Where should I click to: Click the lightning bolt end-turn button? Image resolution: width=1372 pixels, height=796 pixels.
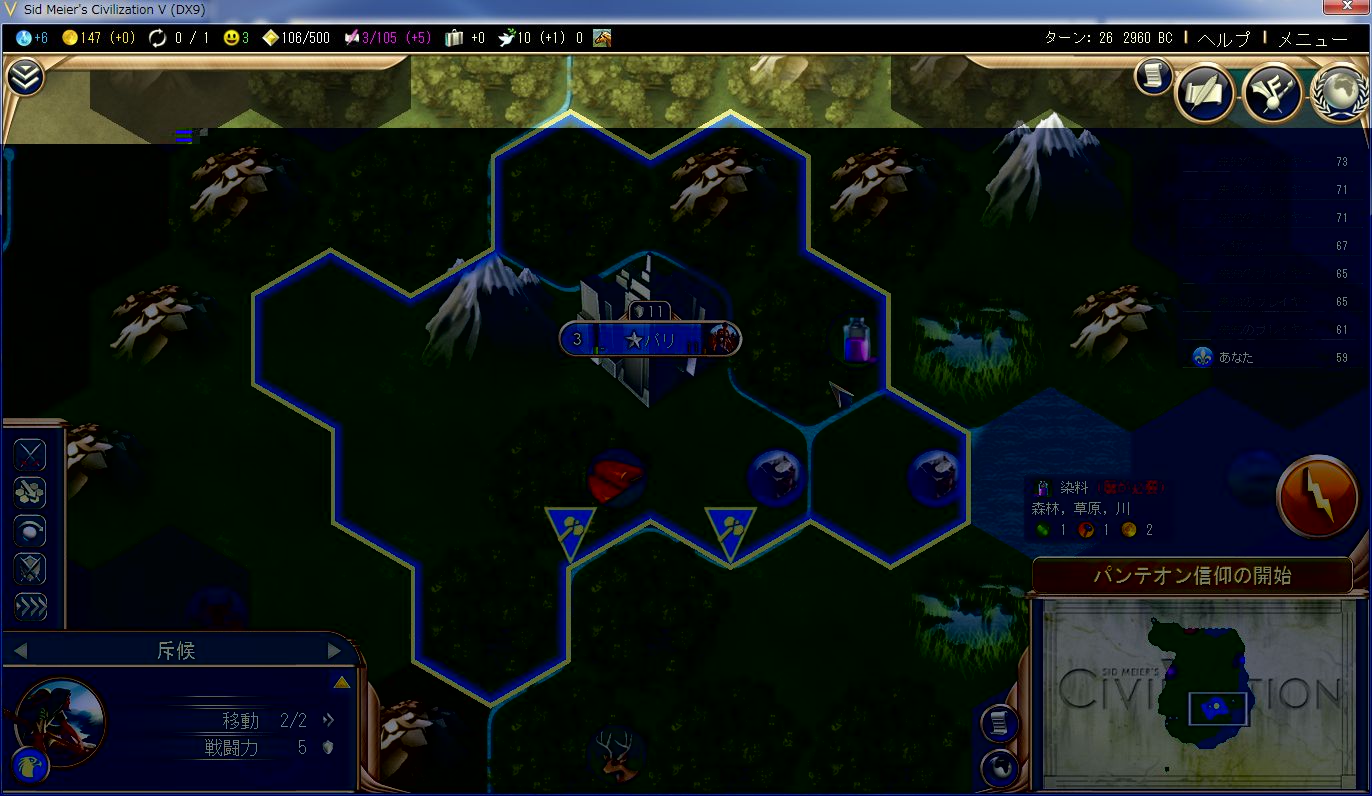pos(1317,495)
